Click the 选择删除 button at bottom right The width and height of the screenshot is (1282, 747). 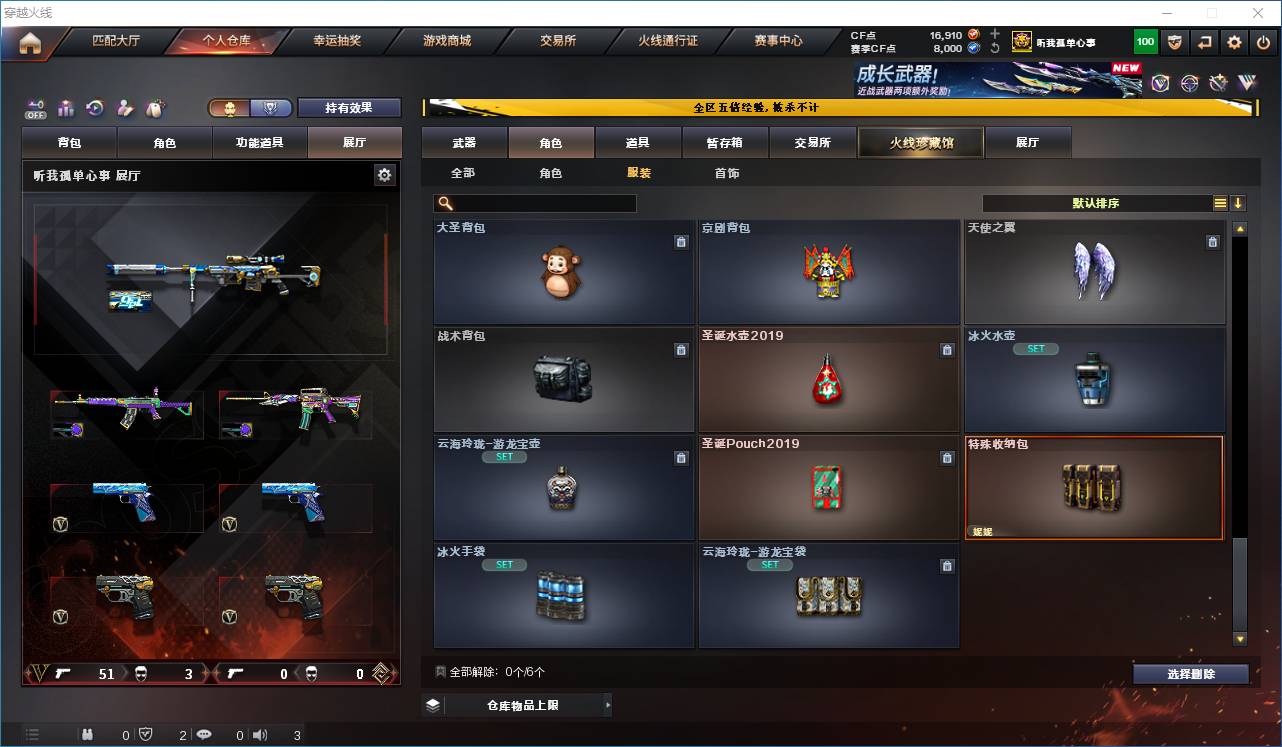(x=1190, y=674)
